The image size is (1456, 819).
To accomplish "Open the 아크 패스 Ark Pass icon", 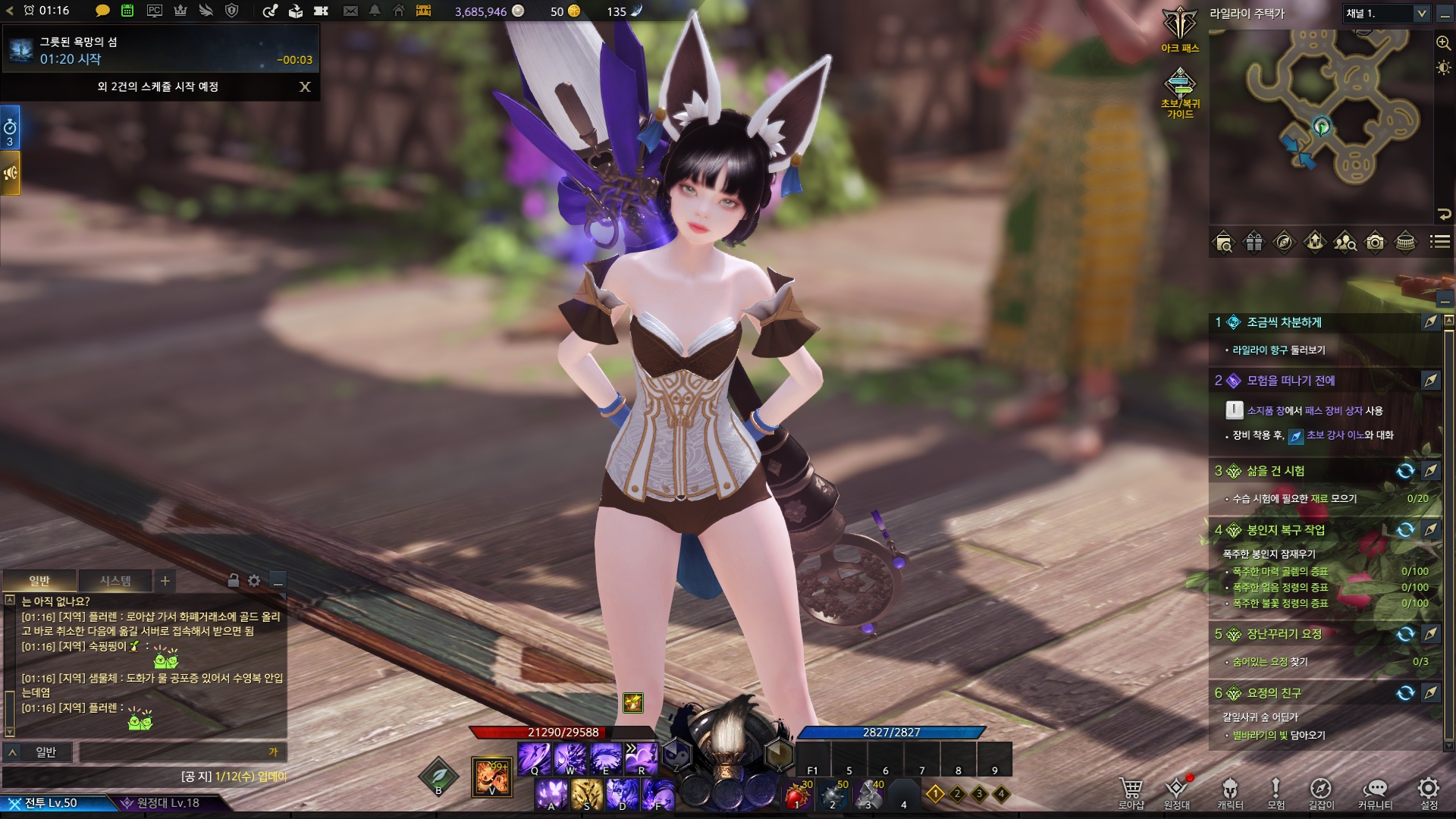I will click(x=1180, y=29).
